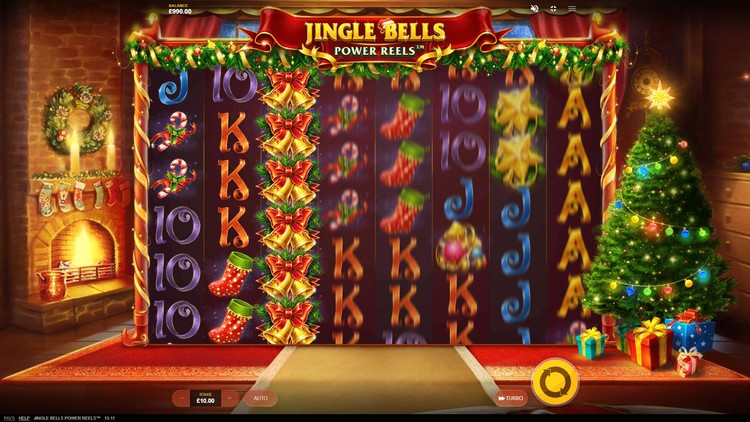The height and width of the screenshot is (422, 750).
Task: Switch to fullscreen mode
Action: (x=555, y=9)
